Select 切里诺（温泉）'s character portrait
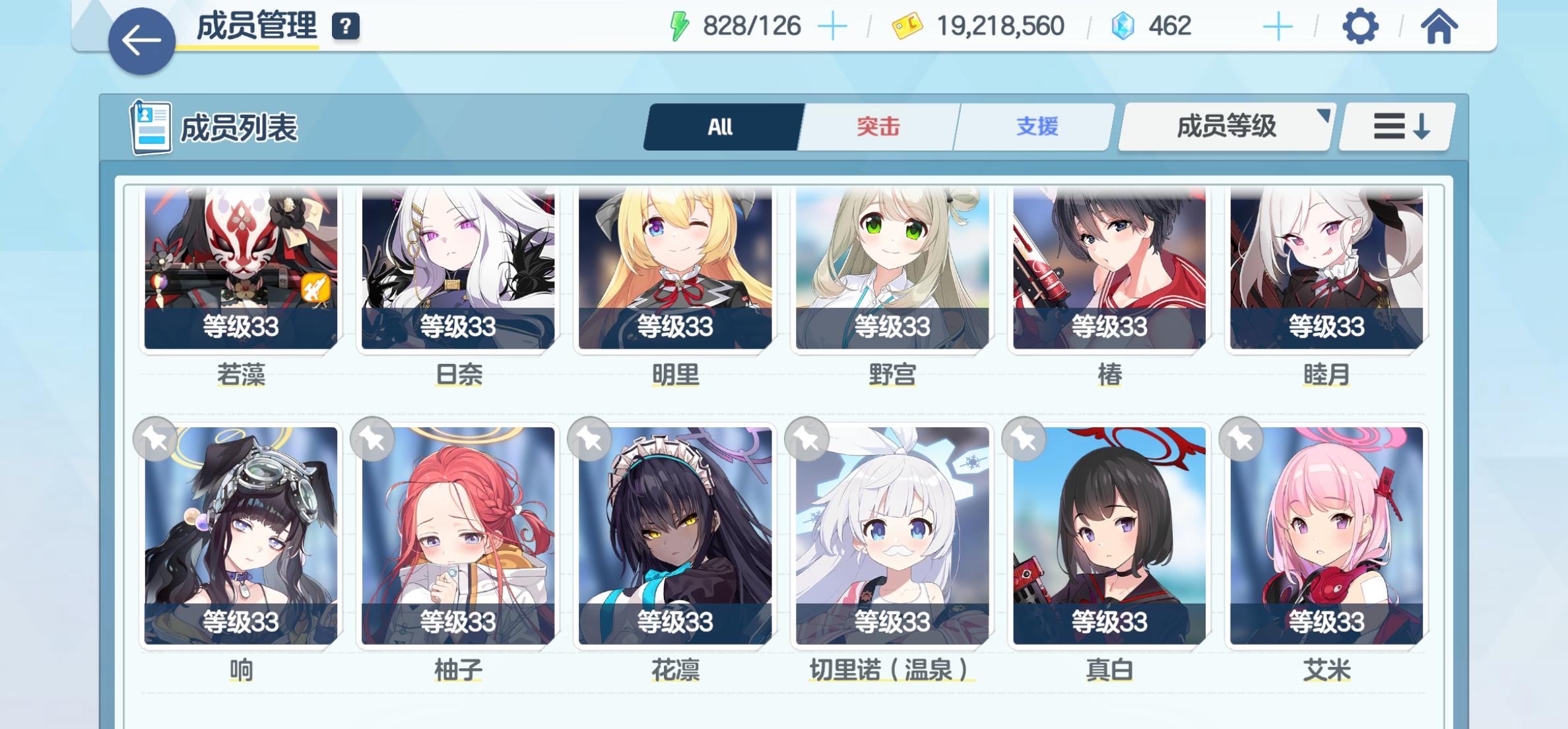1568x729 pixels. coord(892,535)
